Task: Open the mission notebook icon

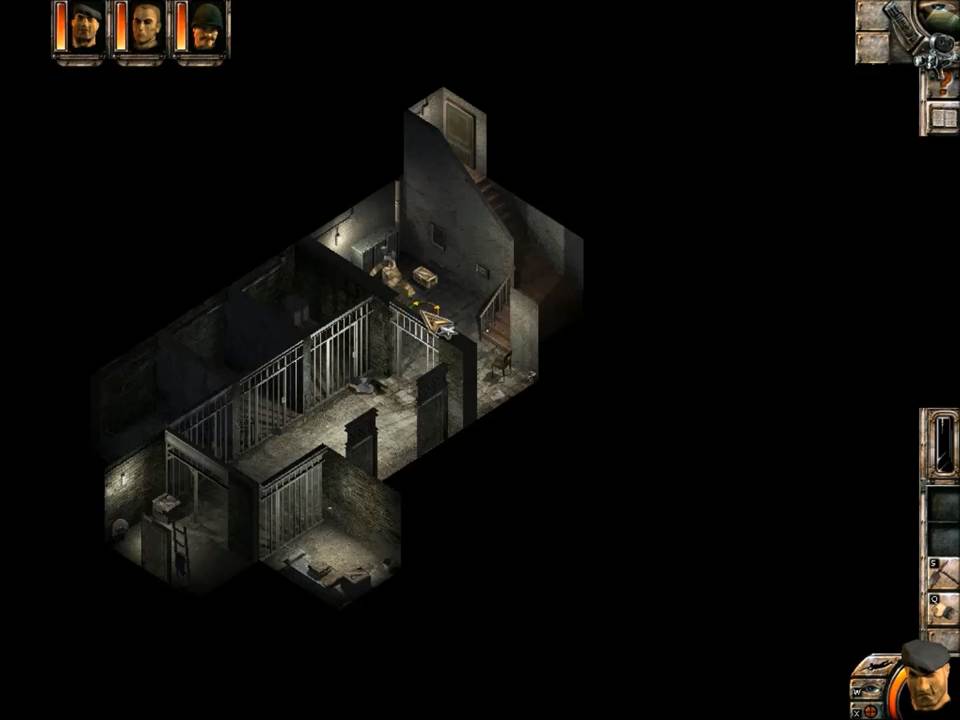Action: coord(942,118)
